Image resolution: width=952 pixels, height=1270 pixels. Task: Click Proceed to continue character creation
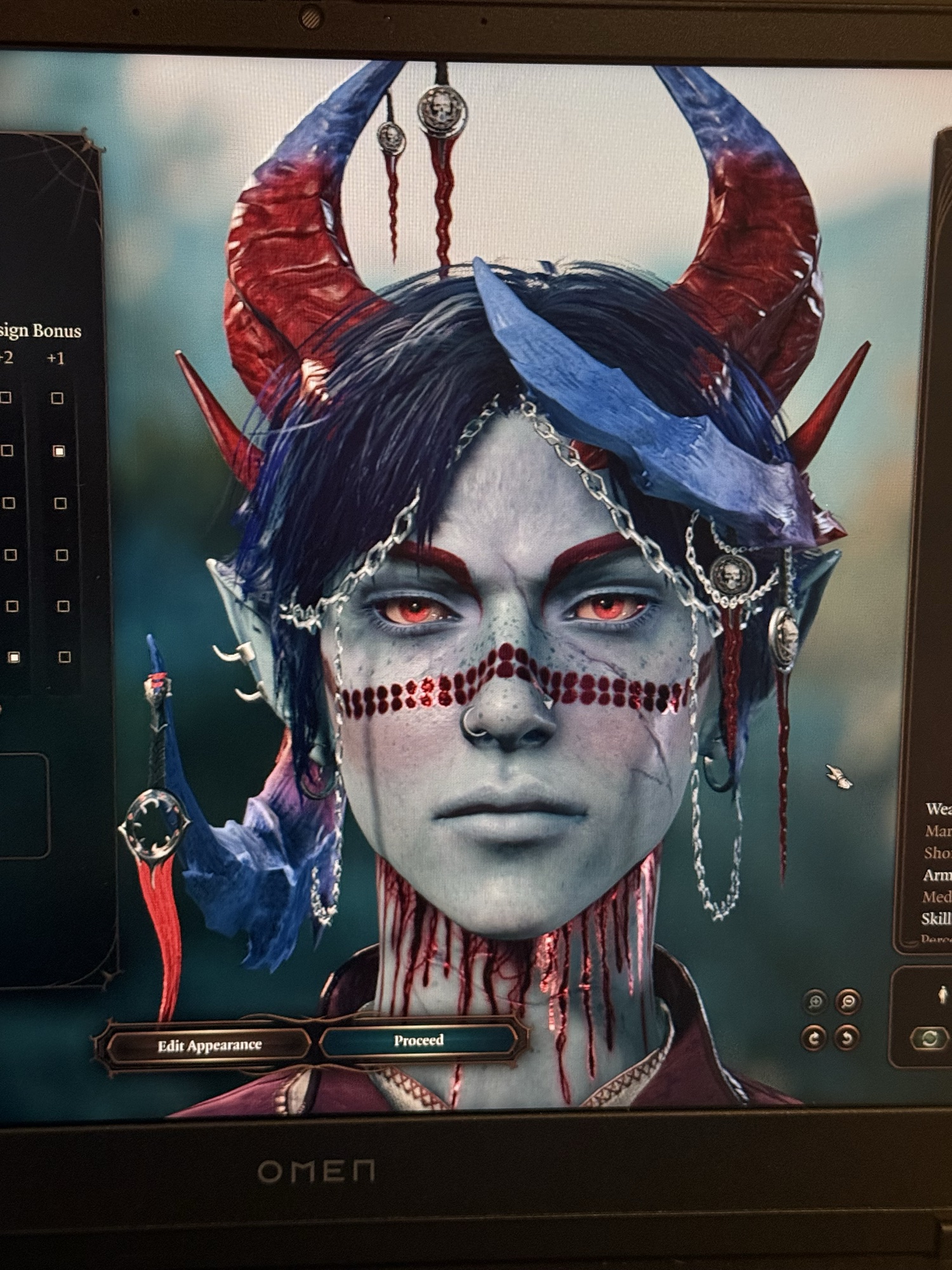[x=418, y=1040]
